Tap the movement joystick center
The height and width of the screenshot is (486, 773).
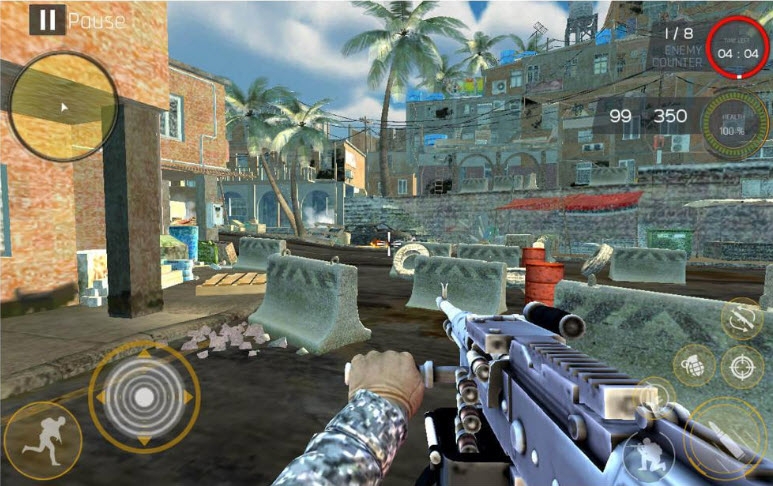(144, 397)
